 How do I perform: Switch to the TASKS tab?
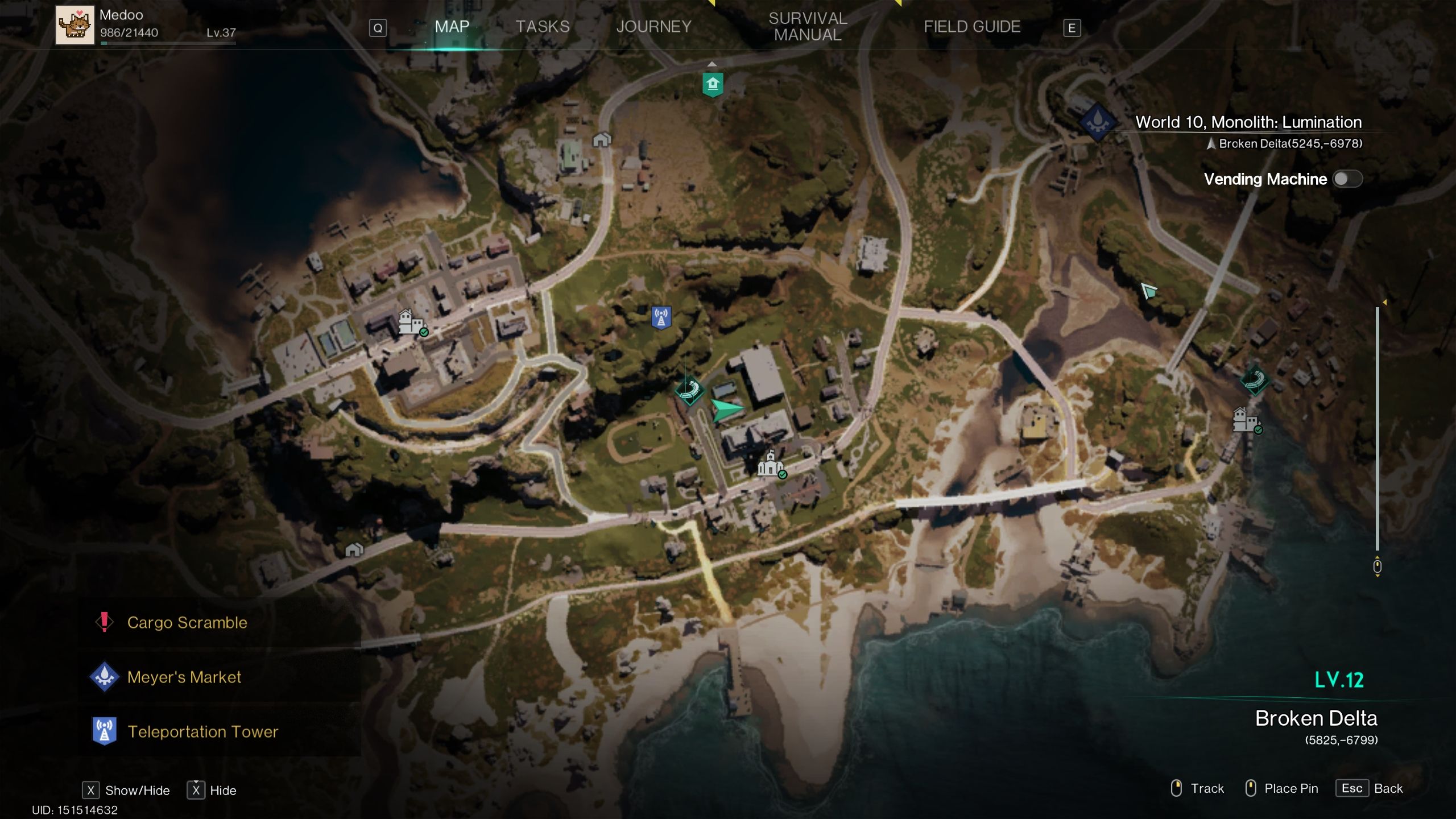tap(541, 26)
